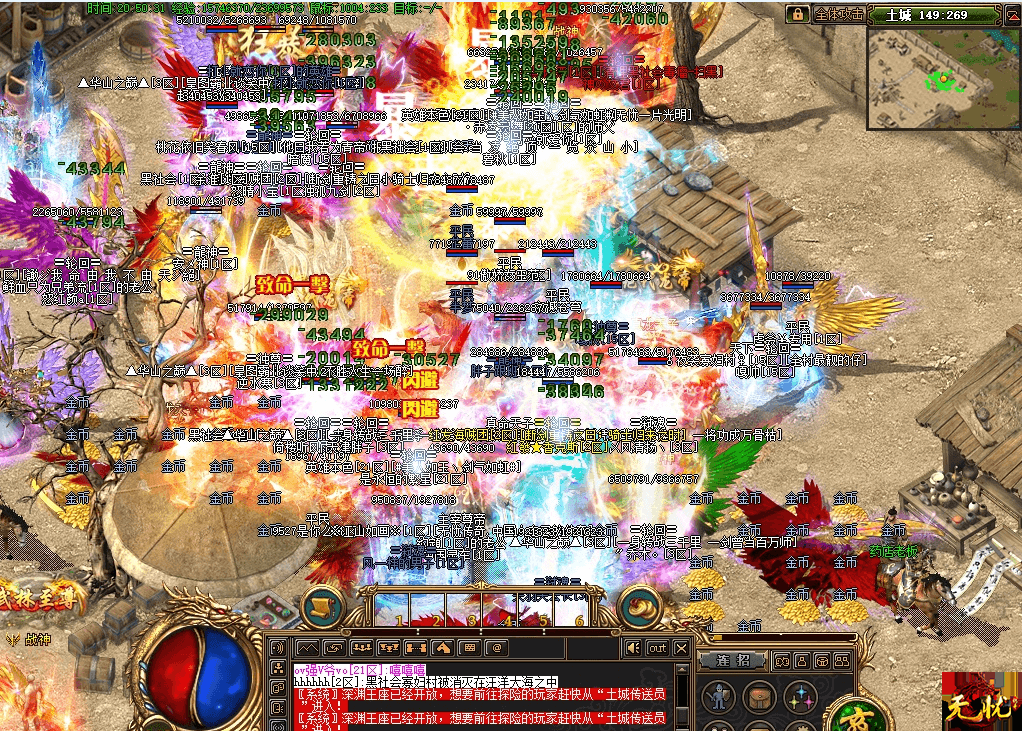Click the round gold ingot button right of the hotbar
Viewport: 1022px width, 731px height.
click(639, 608)
